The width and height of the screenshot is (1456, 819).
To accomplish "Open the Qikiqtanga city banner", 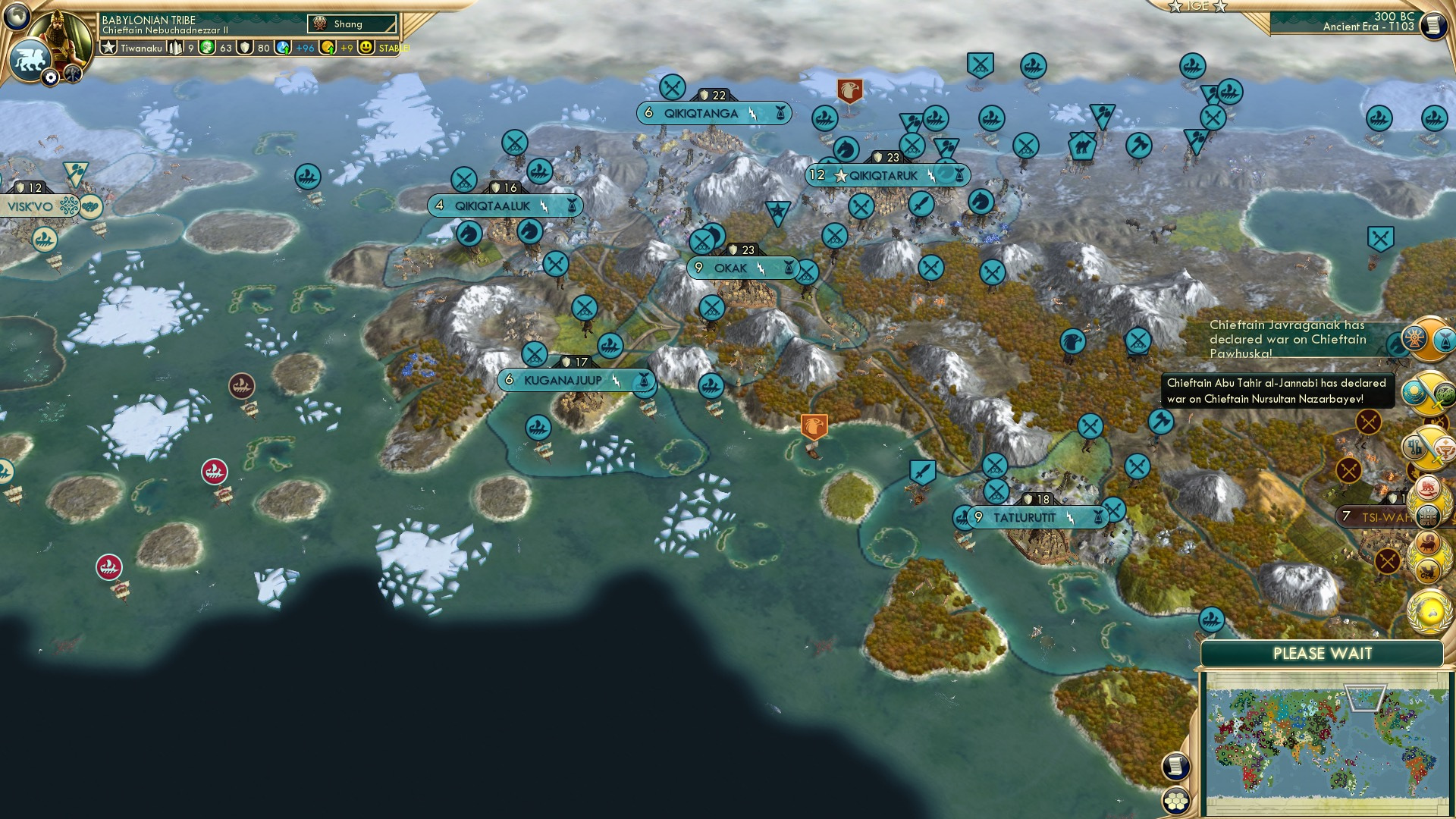I will (x=701, y=114).
